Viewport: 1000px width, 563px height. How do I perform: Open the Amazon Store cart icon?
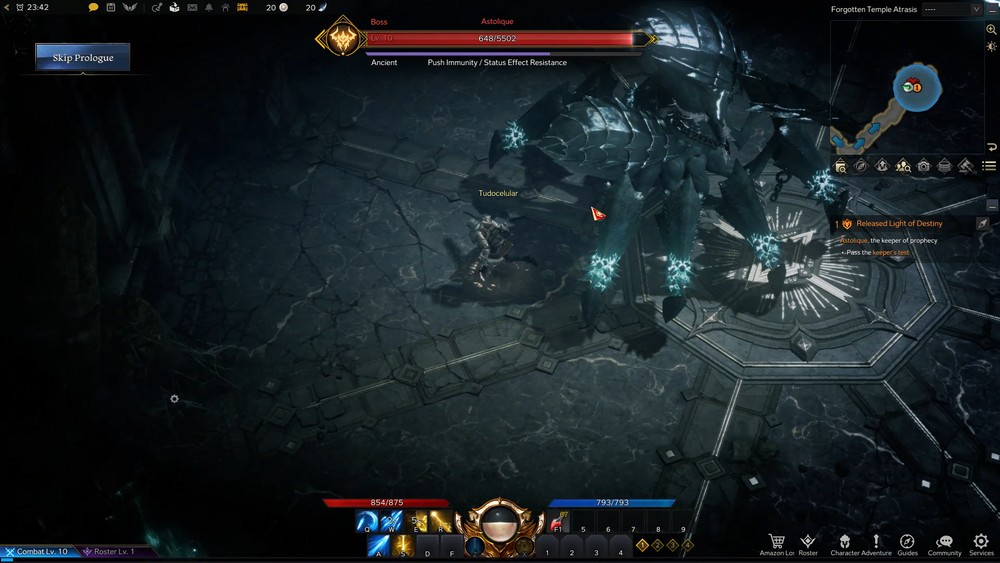(x=776, y=541)
